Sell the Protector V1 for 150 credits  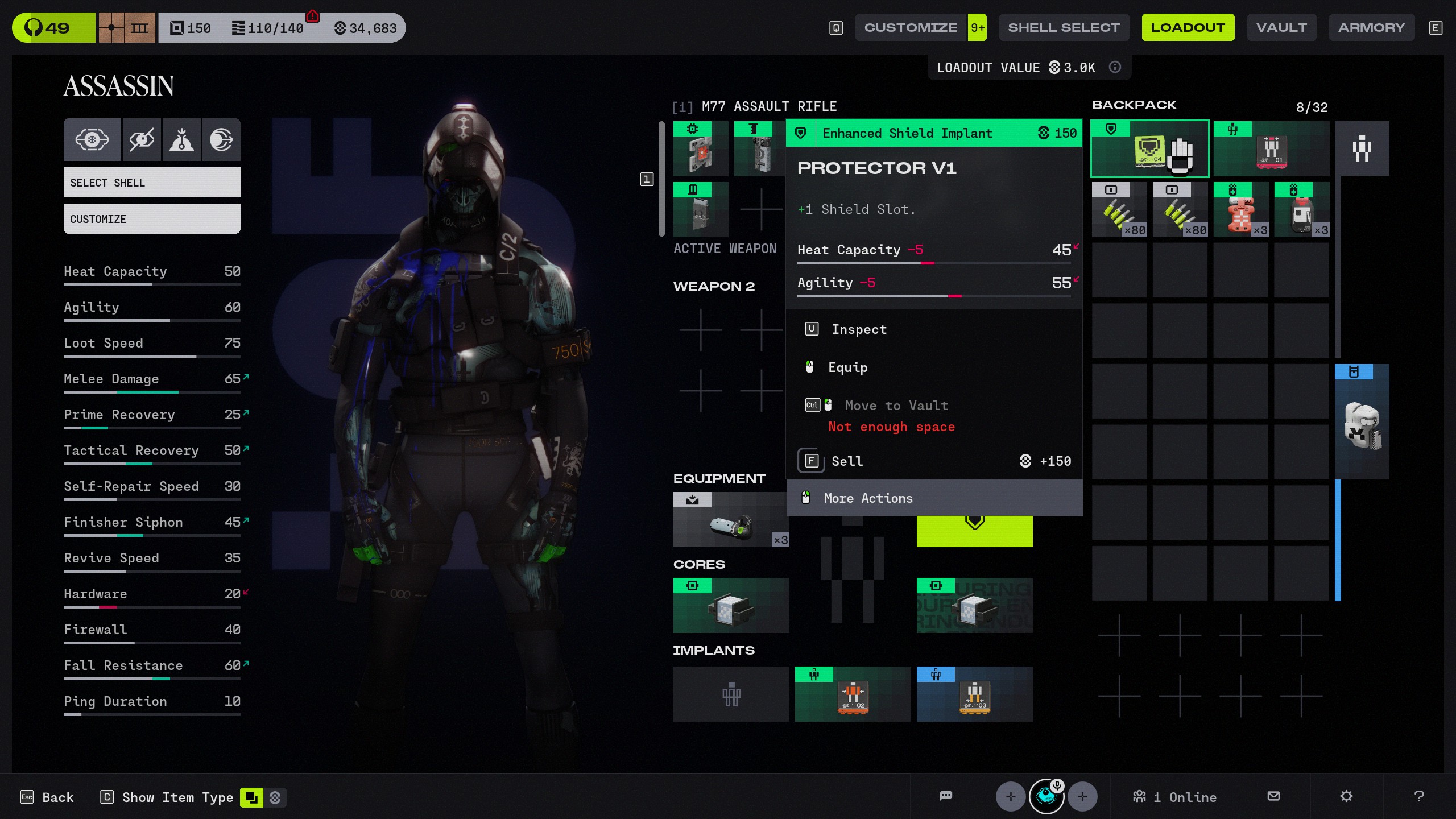click(x=847, y=461)
